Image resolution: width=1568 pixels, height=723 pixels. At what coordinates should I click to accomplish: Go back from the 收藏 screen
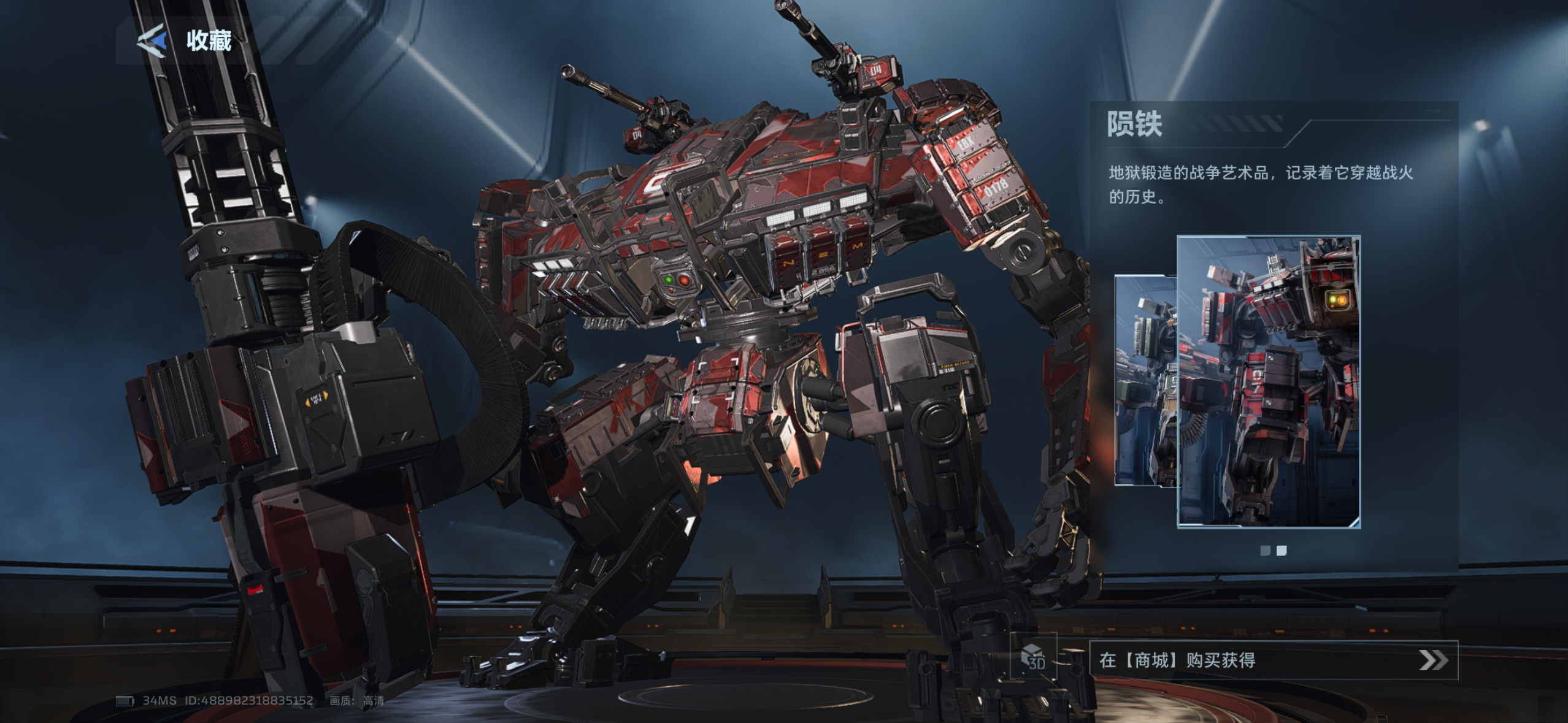click(x=152, y=41)
